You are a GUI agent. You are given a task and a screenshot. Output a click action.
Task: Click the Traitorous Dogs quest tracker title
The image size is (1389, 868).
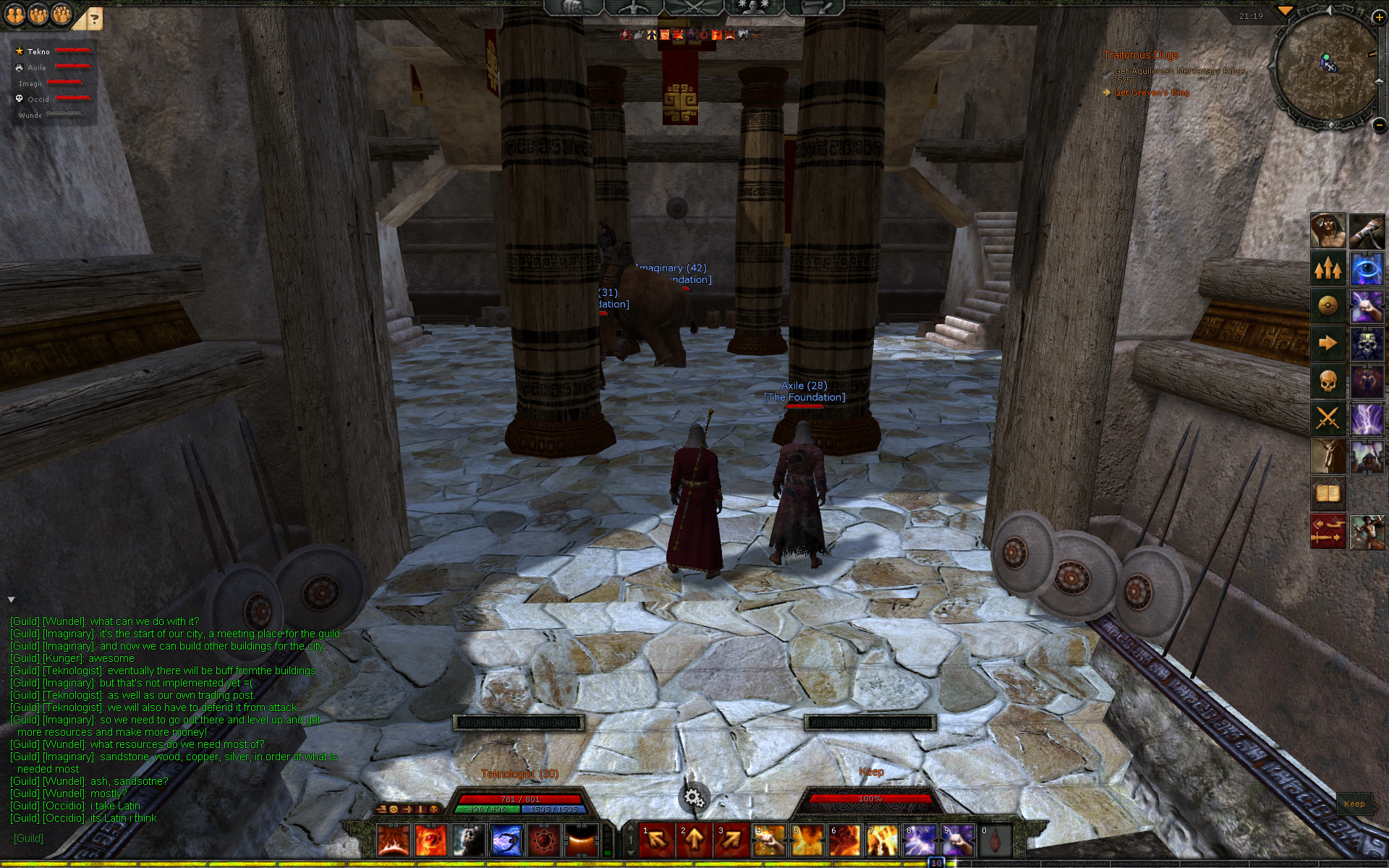pyautogui.click(x=1140, y=55)
